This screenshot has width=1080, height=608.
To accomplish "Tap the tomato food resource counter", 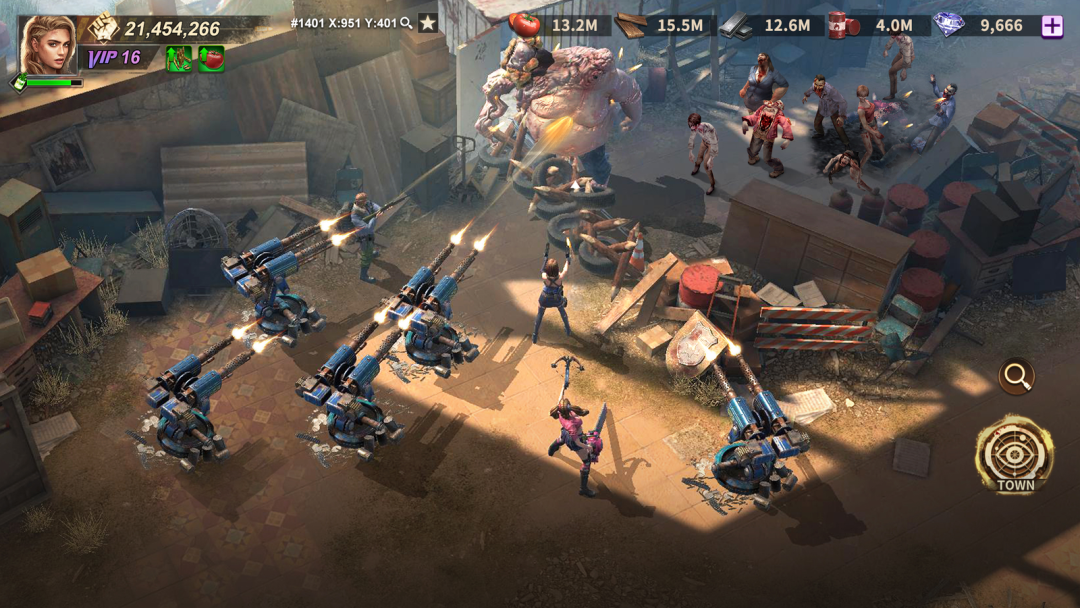I will (560, 25).
